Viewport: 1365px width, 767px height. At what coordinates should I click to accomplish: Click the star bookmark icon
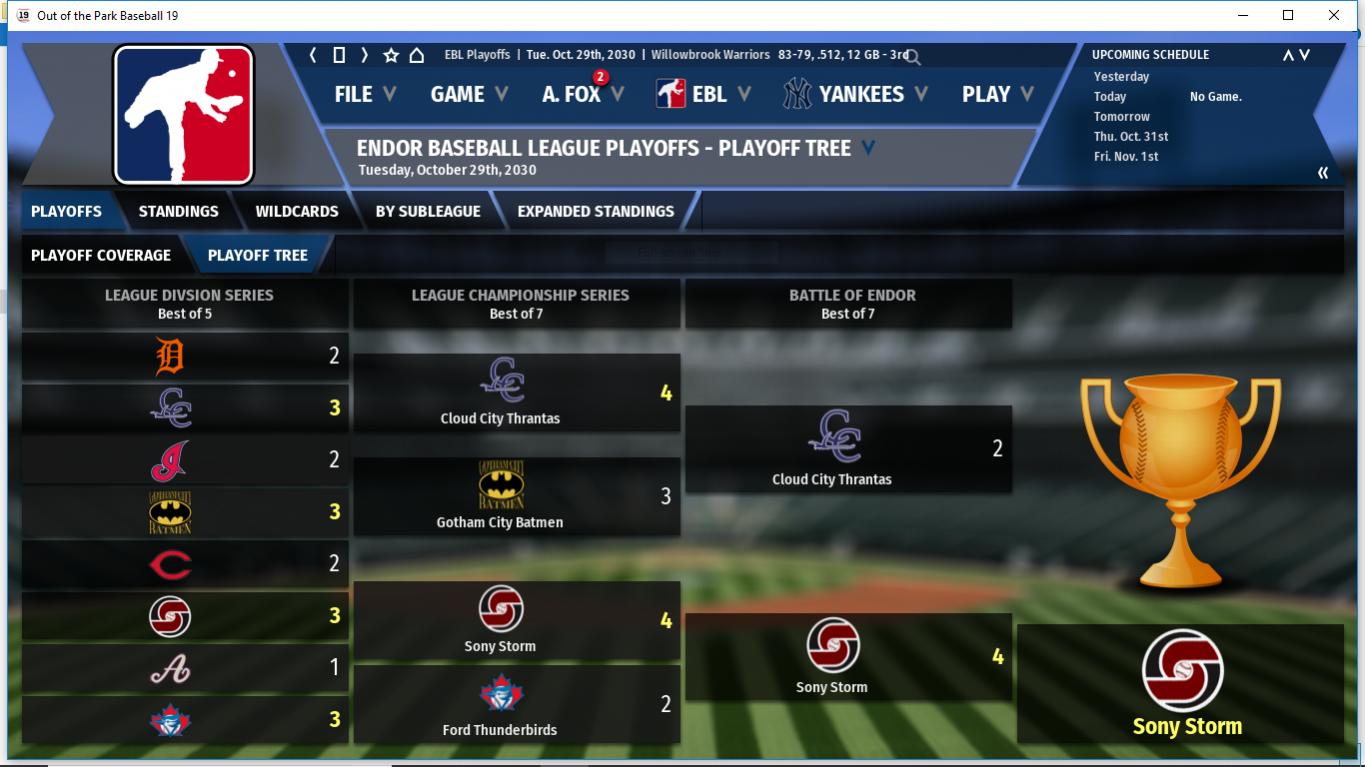391,55
